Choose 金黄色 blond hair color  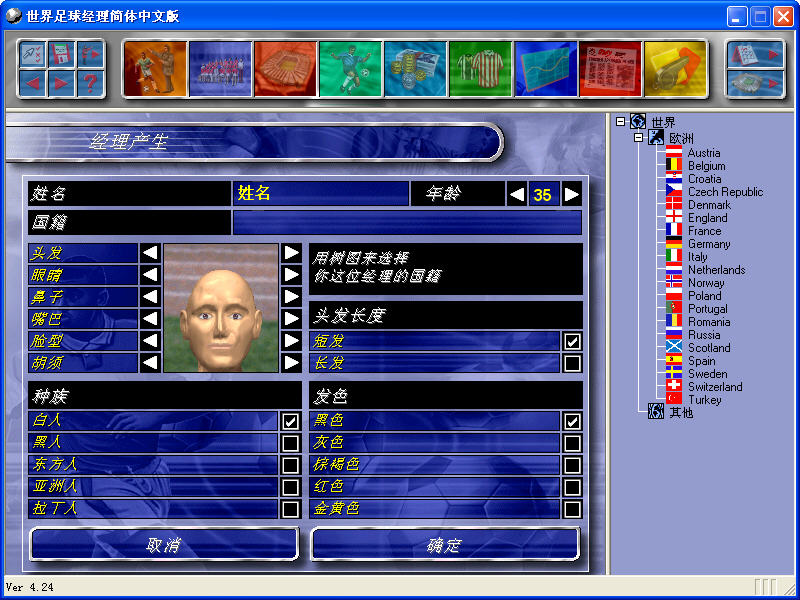point(572,509)
